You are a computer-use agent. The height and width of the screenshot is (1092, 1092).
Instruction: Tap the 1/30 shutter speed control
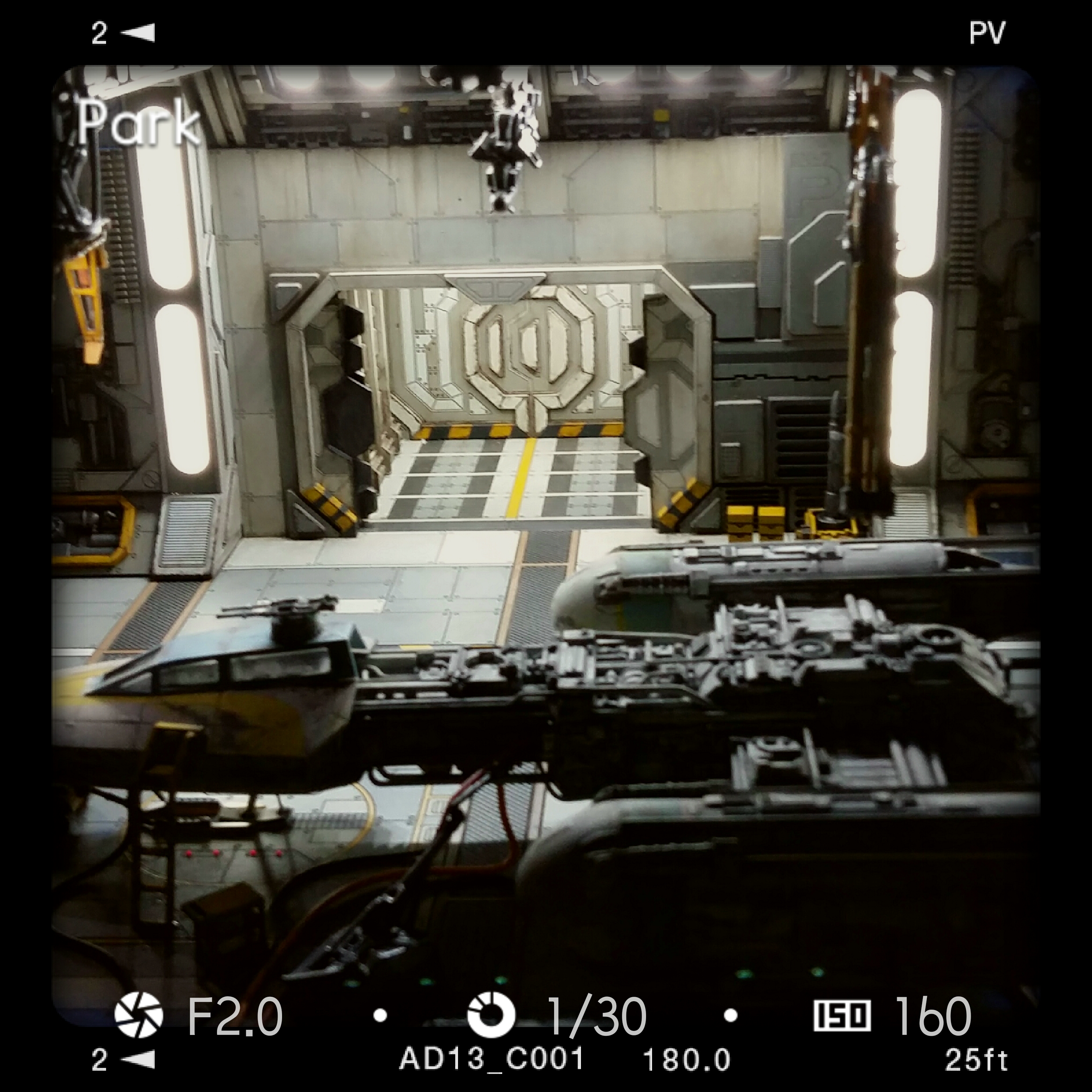[x=557, y=1015]
